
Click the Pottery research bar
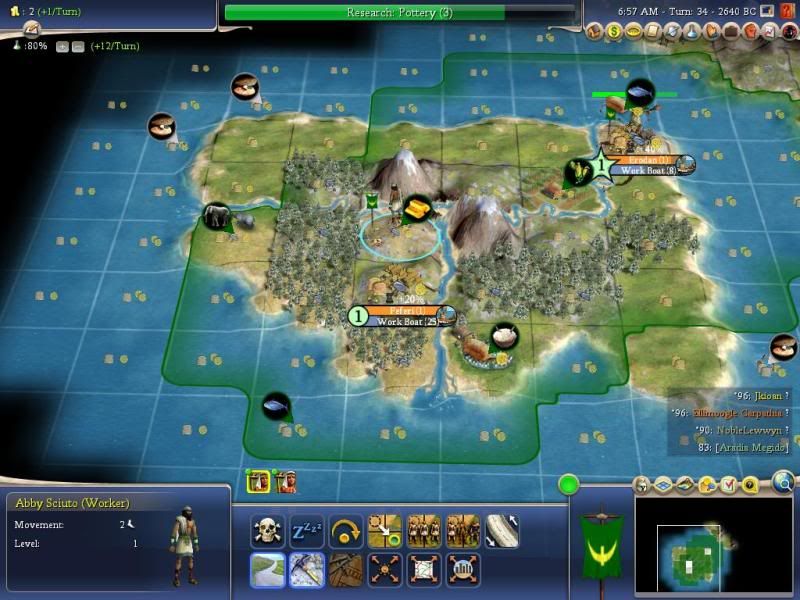tap(400, 12)
